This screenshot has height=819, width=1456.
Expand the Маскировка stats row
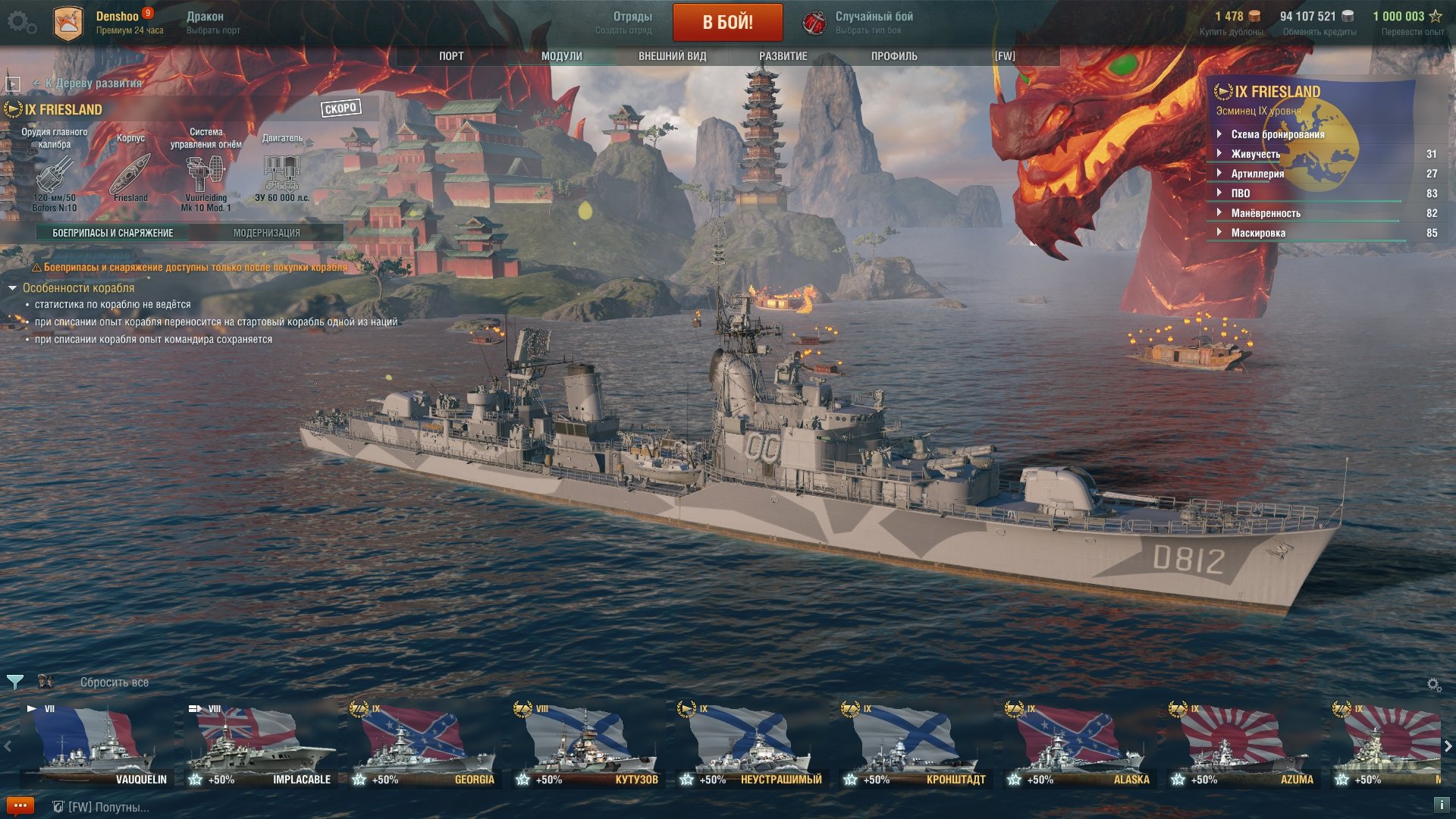(1257, 233)
